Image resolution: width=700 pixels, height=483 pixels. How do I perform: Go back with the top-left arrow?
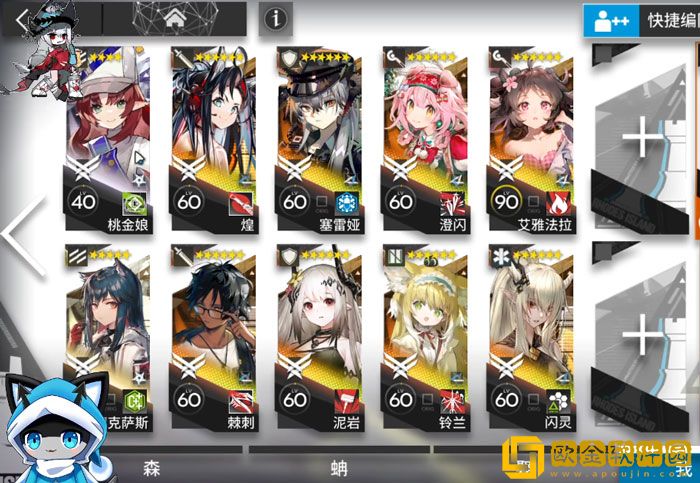(x=20, y=17)
